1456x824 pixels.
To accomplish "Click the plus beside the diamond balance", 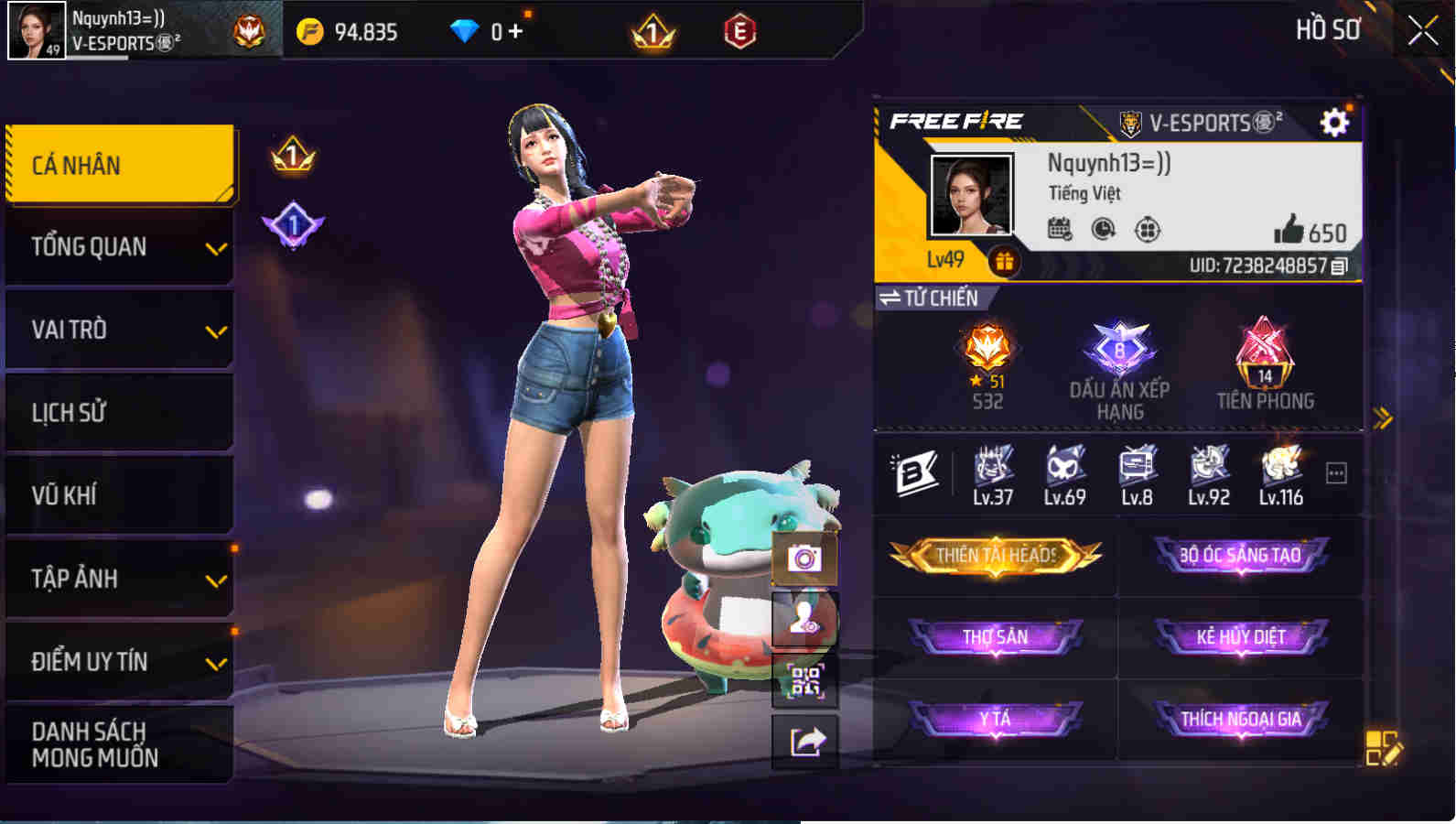I will pyautogui.click(x=515, y=30).
